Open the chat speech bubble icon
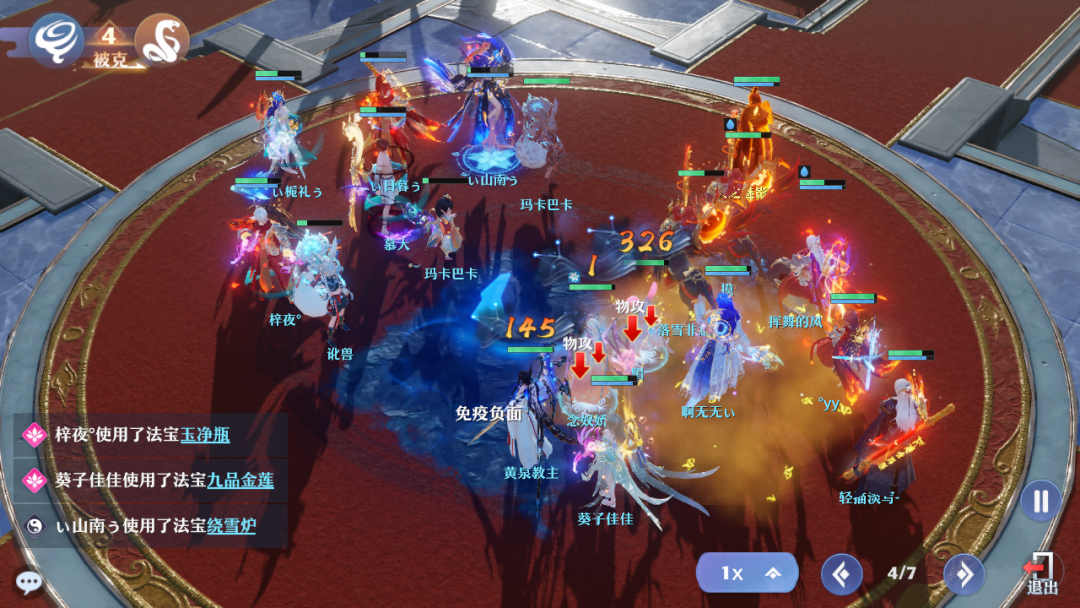 click(x=28, y=582)
